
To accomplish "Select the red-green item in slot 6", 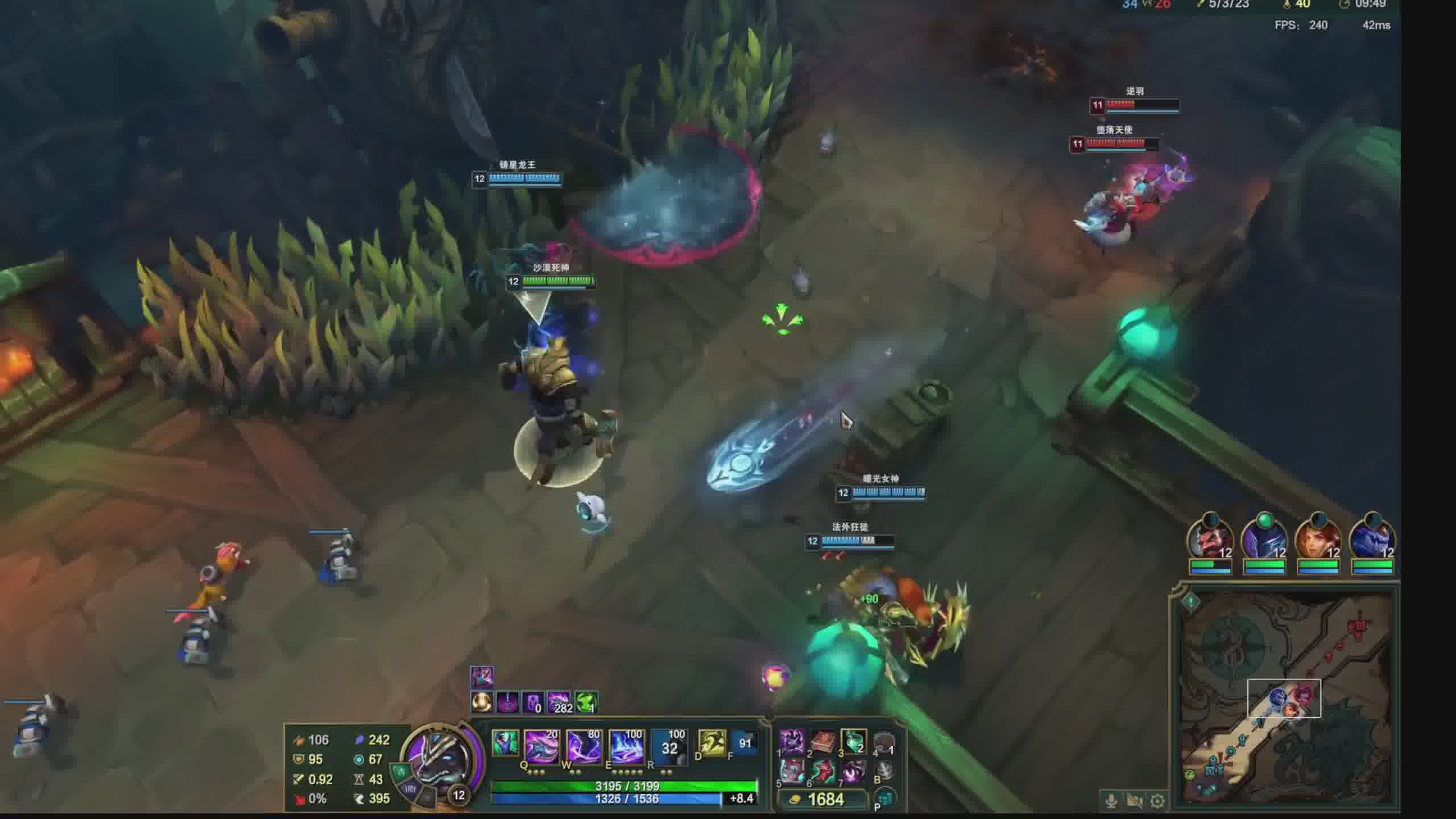I will 822,772.
